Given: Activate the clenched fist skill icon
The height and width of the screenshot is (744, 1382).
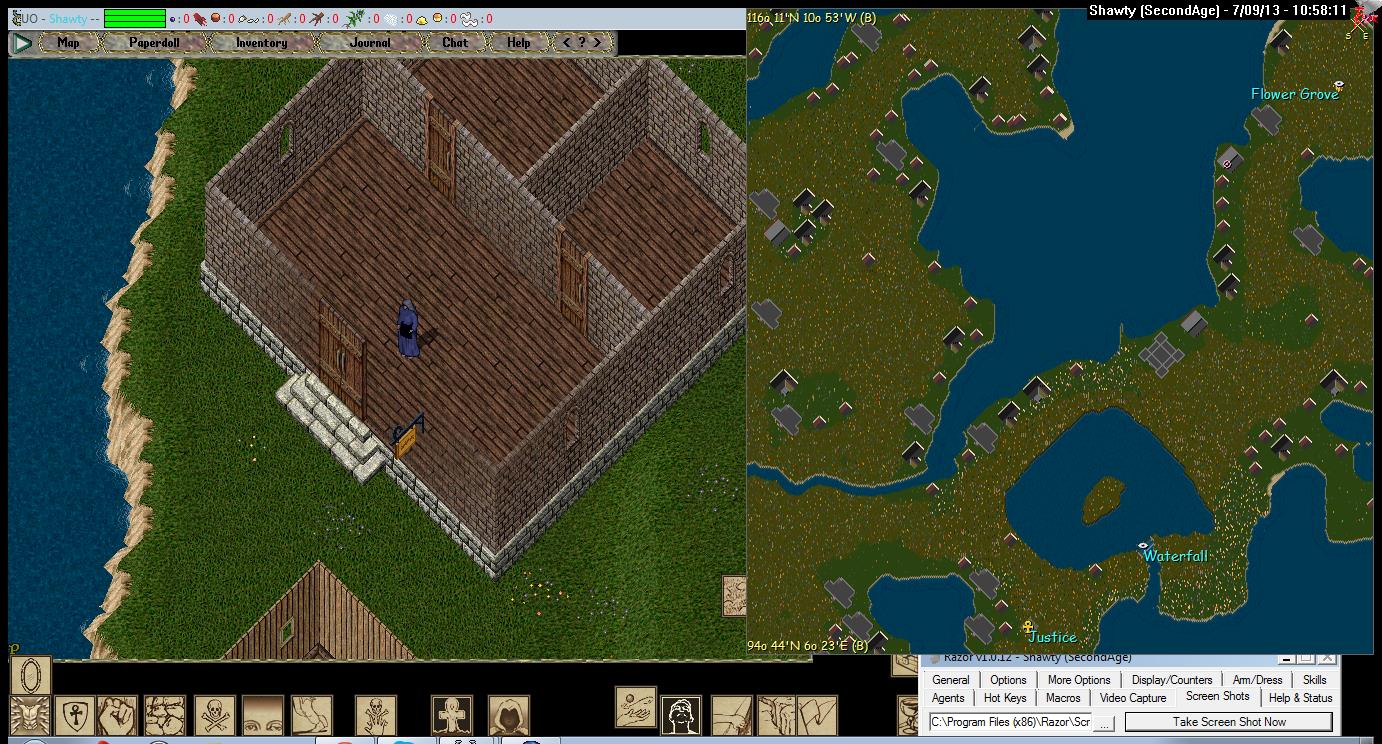Looking at the screenshot, I should (x=120, y=714).
